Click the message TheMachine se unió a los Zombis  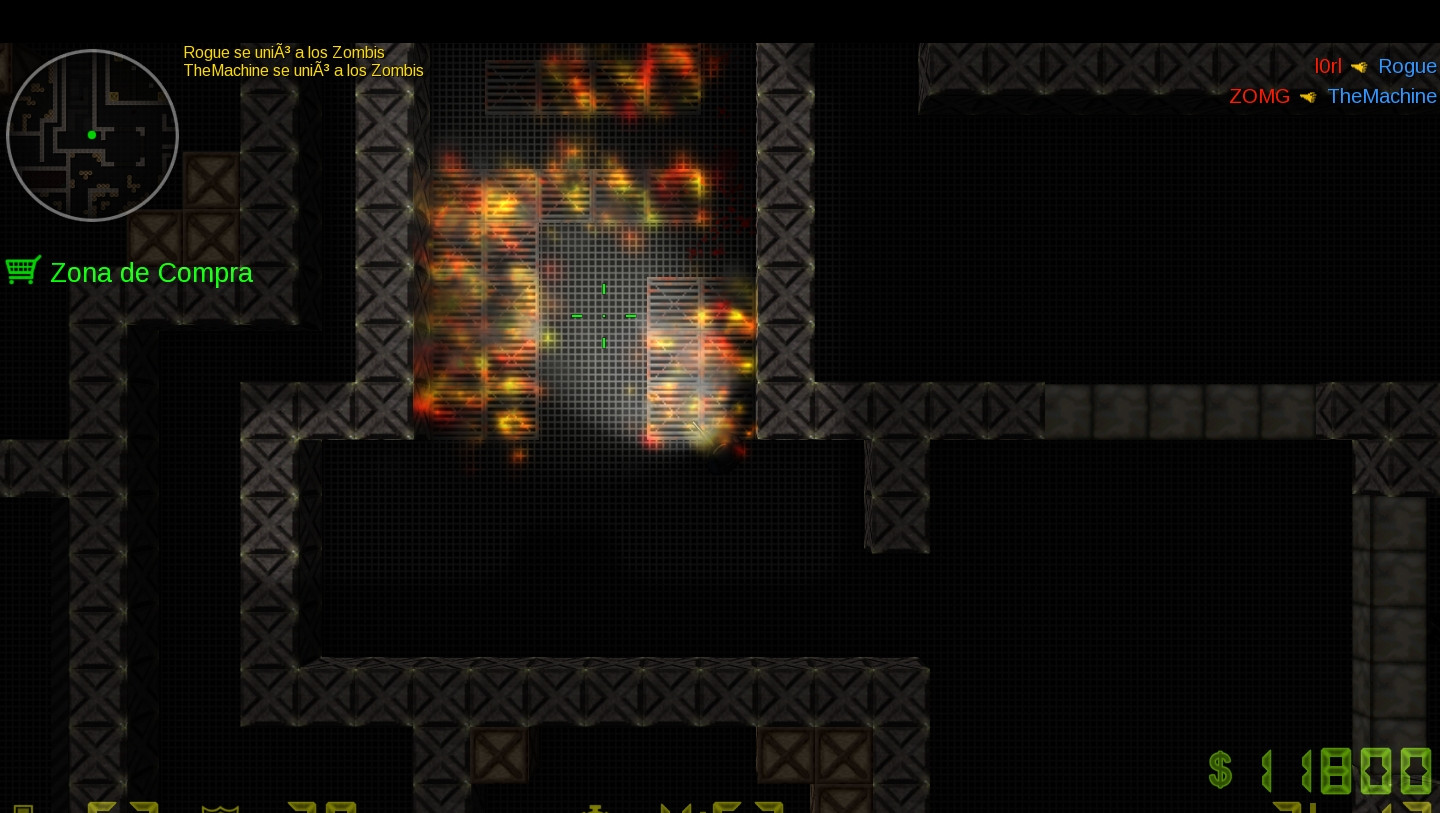pyautogui.click(x=303, y=70)
